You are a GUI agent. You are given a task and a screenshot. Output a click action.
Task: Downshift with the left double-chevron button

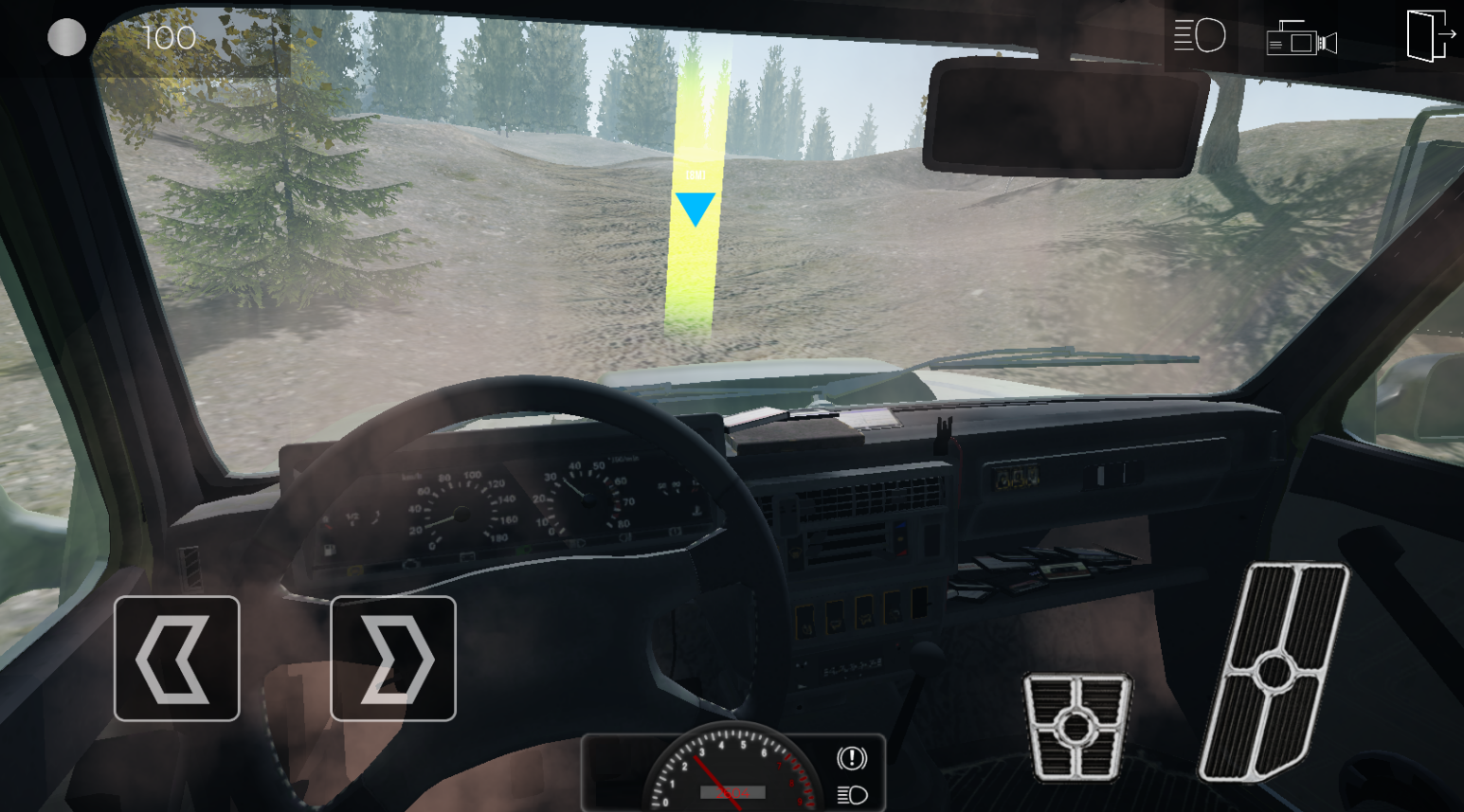(x=176, y=659)
